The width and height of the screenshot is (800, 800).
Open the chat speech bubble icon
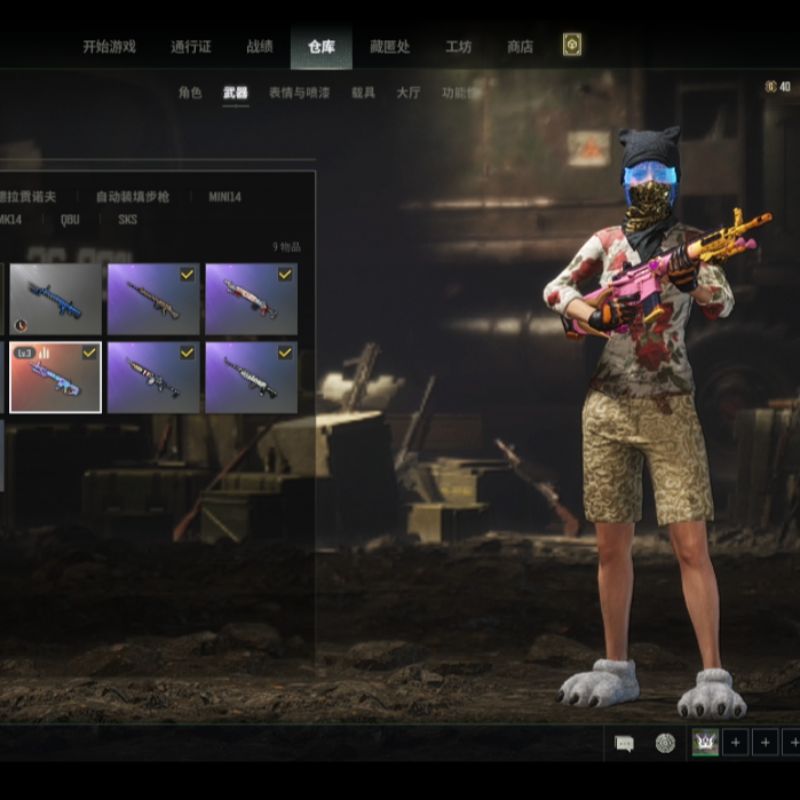624,743
